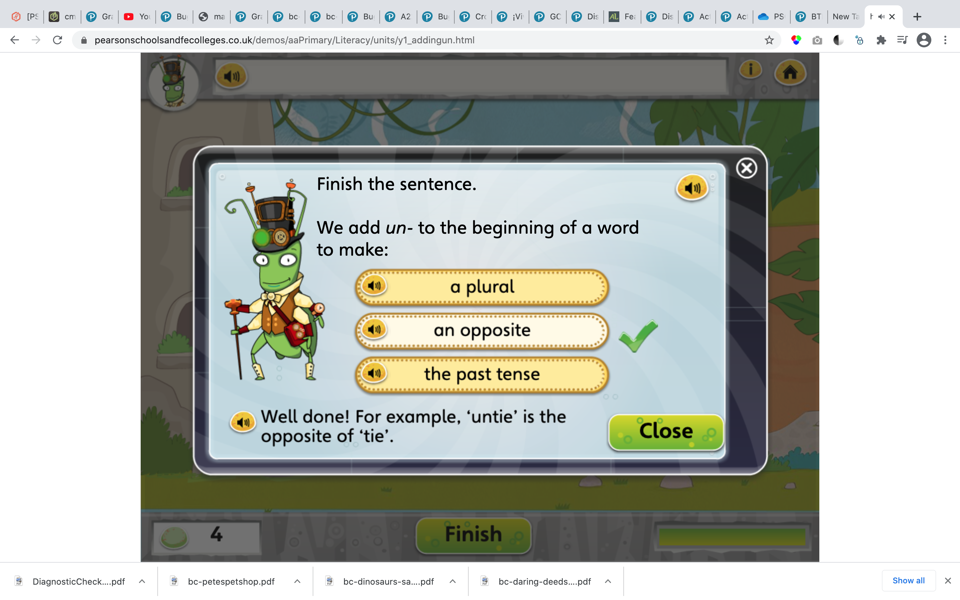
Task: Show all downloads in browser bar
Action: point(908,581)
